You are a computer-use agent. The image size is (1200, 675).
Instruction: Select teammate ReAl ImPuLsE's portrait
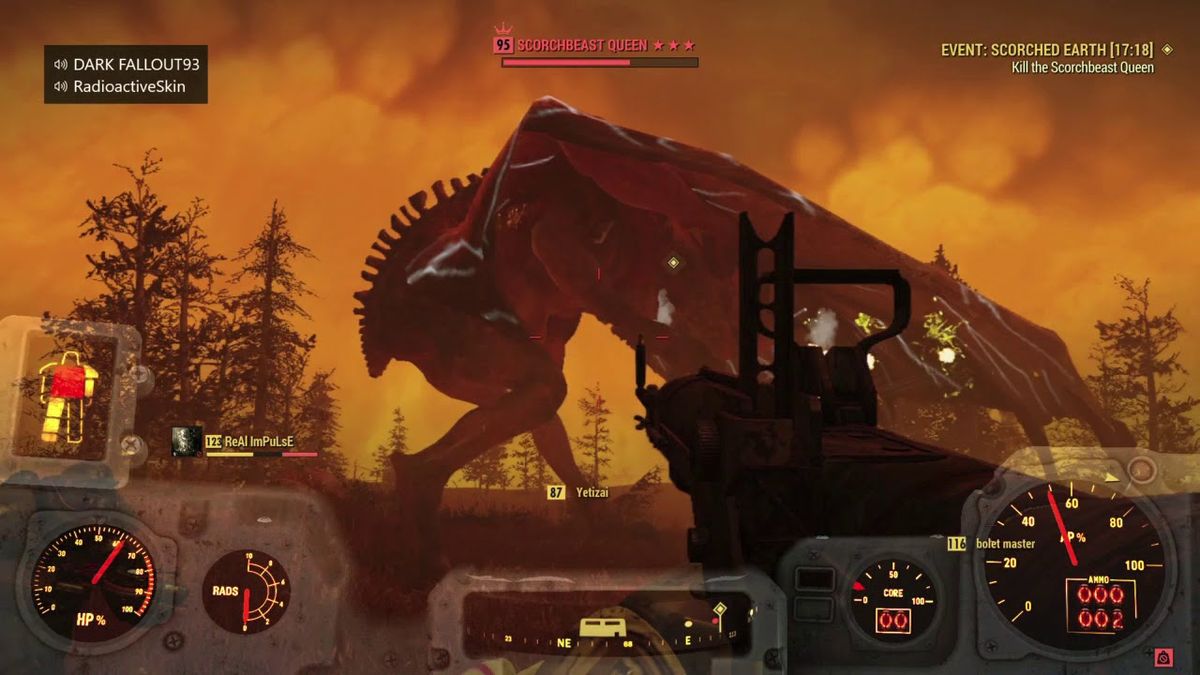click(187, 441)
